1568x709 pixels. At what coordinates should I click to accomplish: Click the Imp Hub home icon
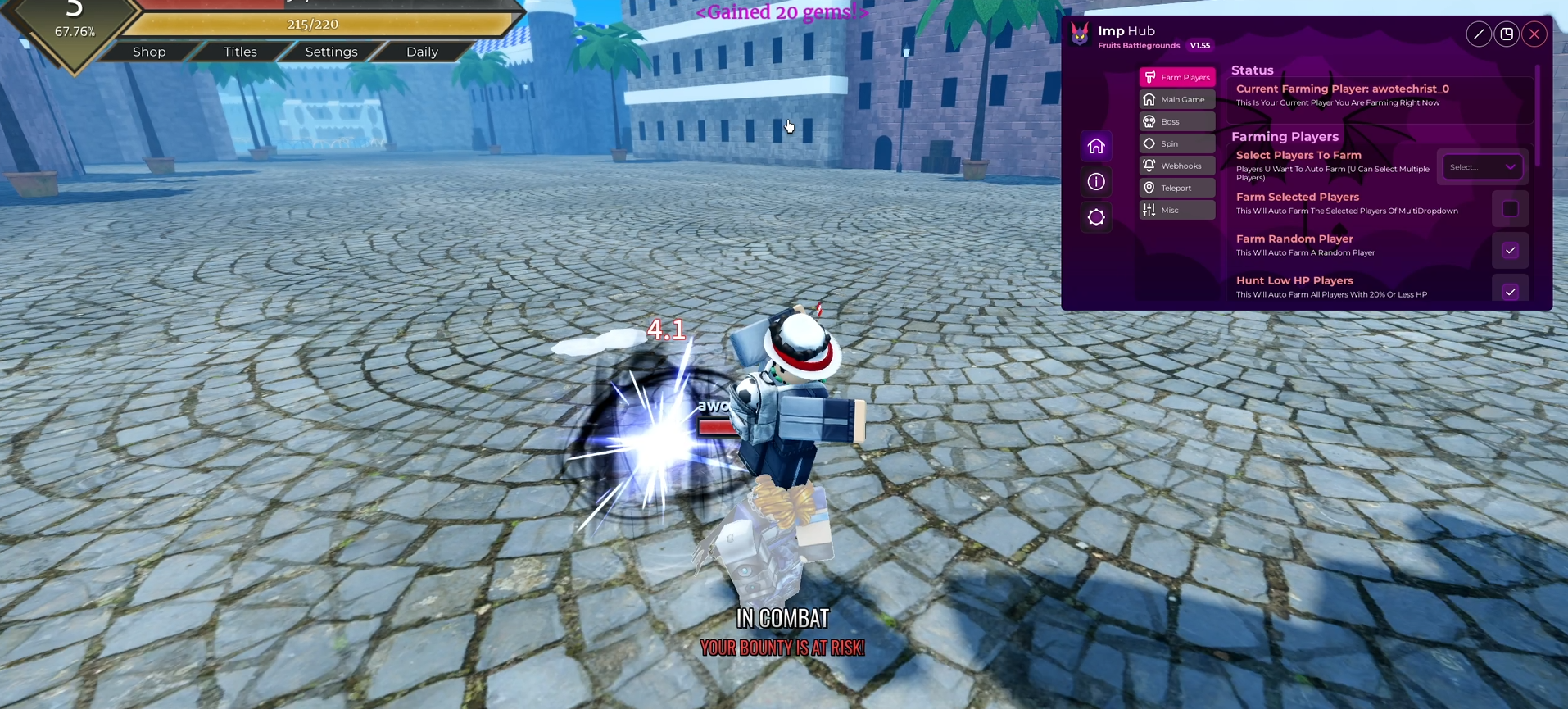1096,147
